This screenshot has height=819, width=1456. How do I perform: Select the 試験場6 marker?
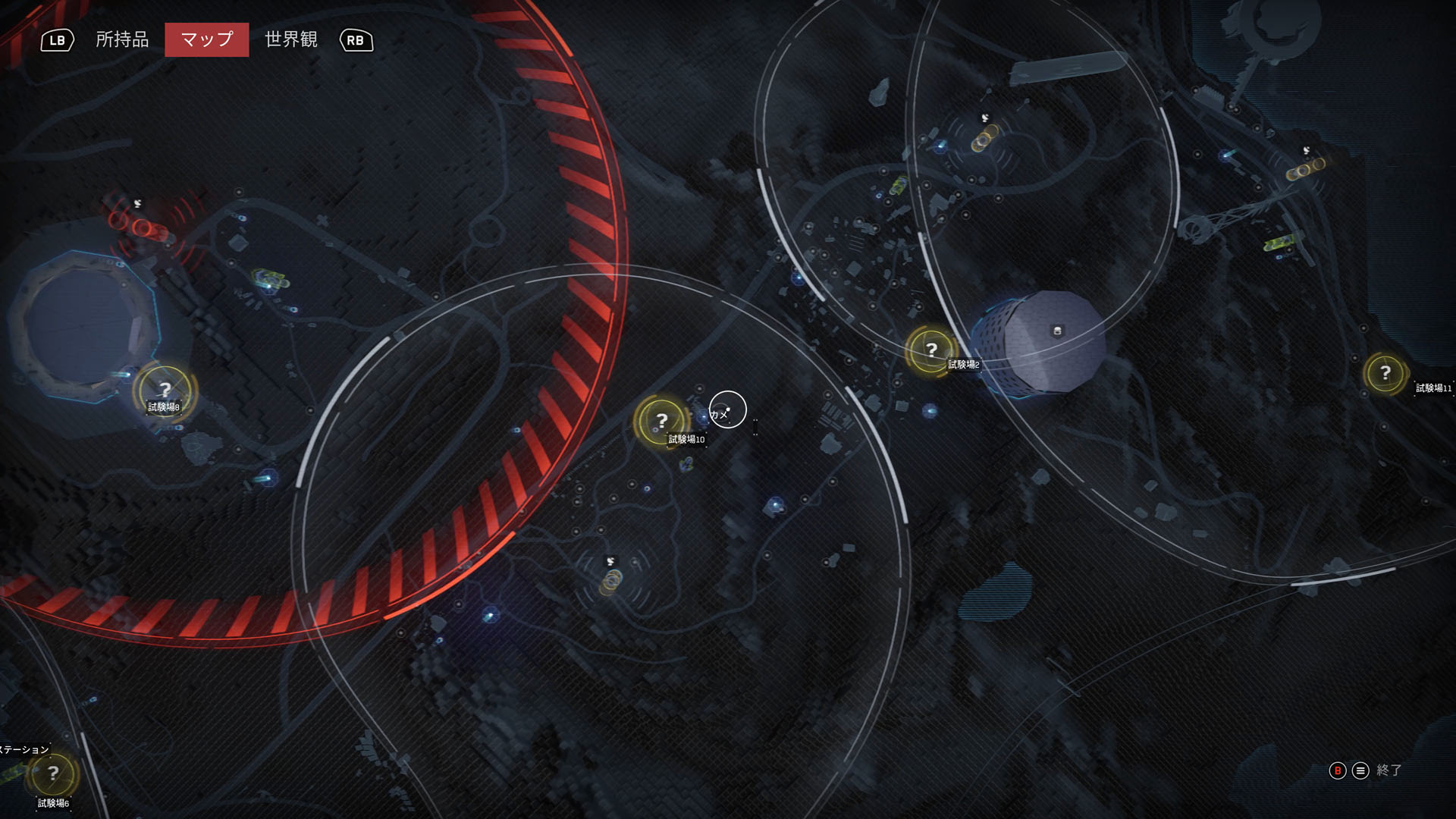tap(52, 774)
